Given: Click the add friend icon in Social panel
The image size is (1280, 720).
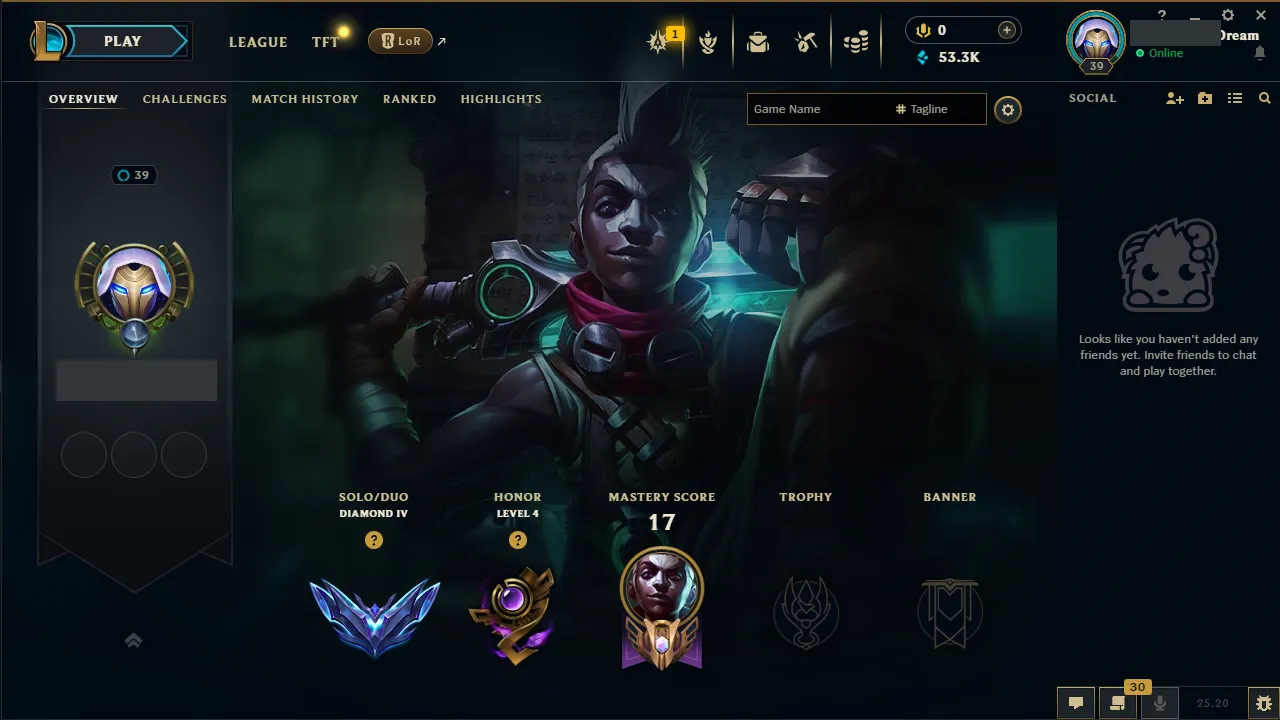Looking at the screenshot, I should pos(1174,98).
